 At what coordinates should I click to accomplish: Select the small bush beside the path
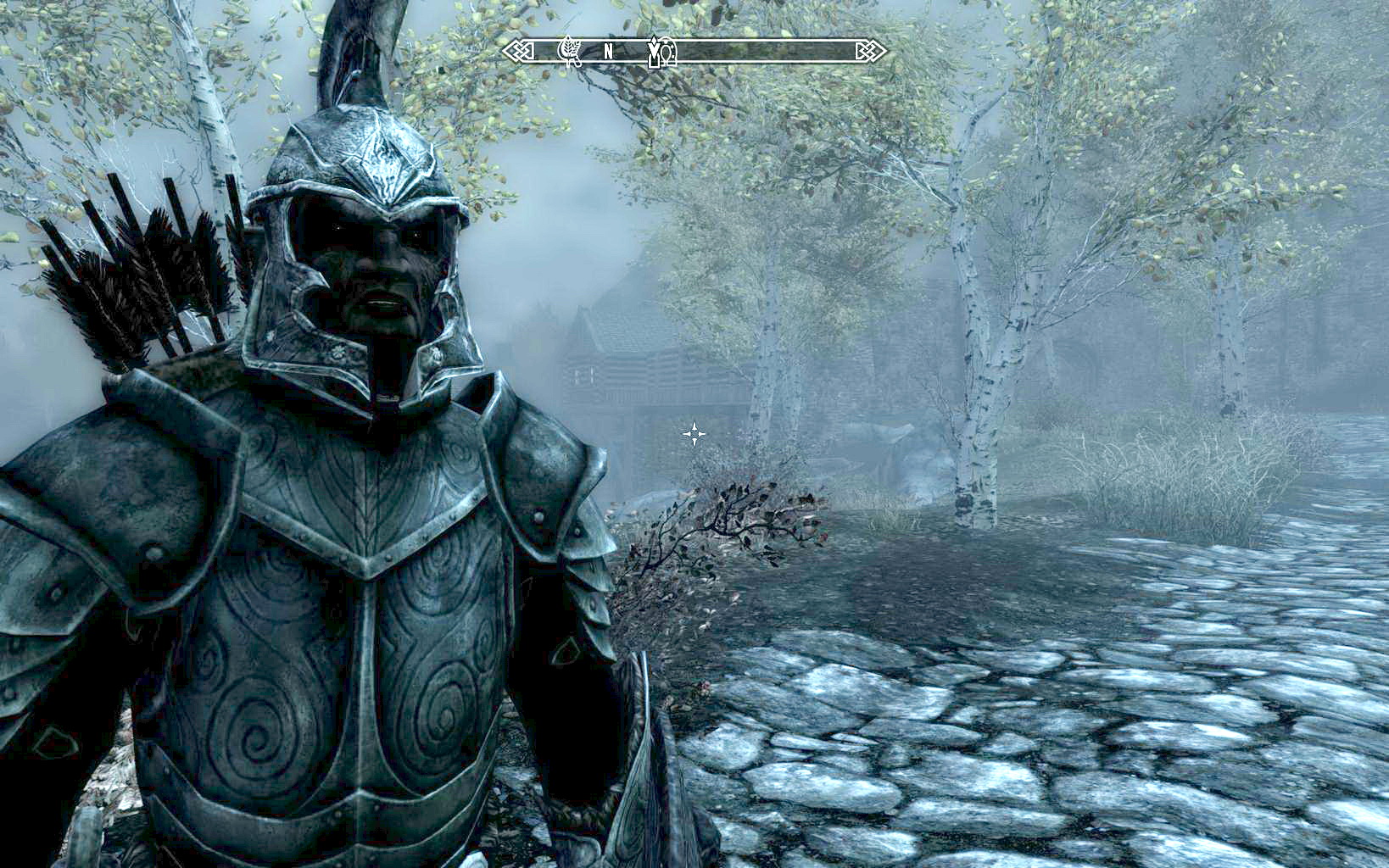pyautogui.click(x=746, y=526)
